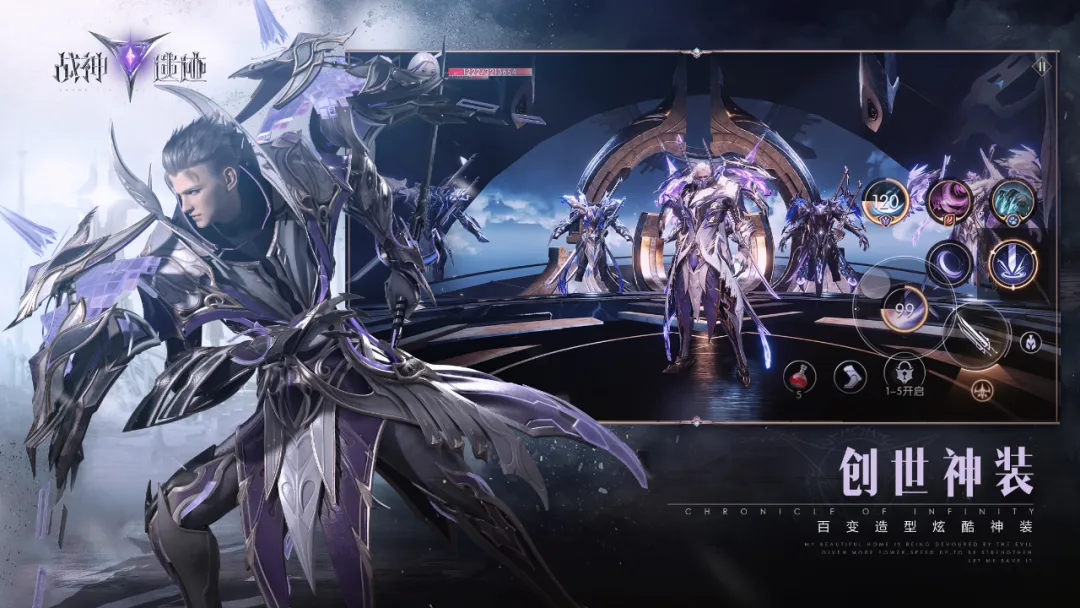Pause the game with the diamond pause button

[1042, 67]
